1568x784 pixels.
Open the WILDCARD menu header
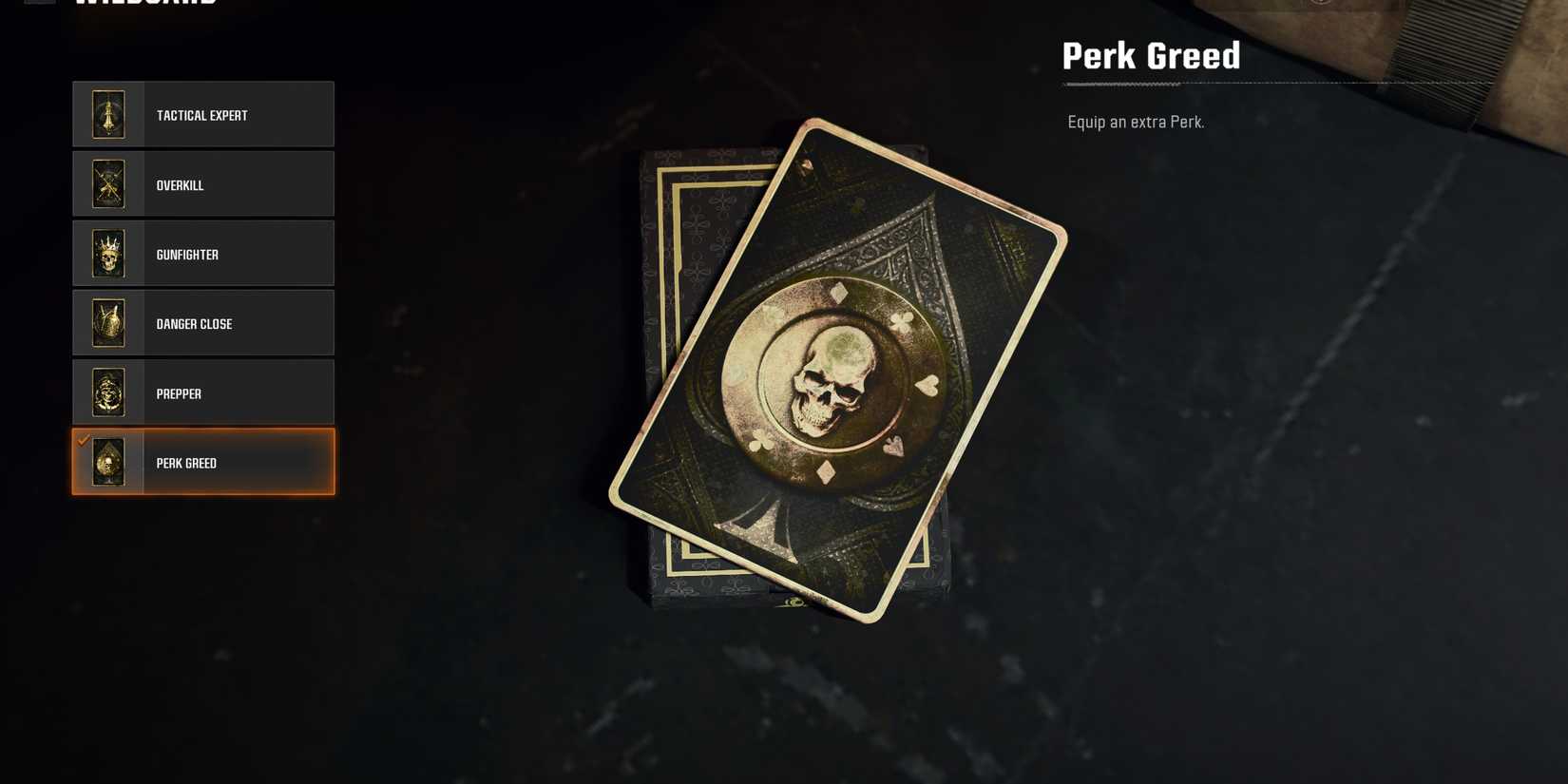[x=143, y=5]
